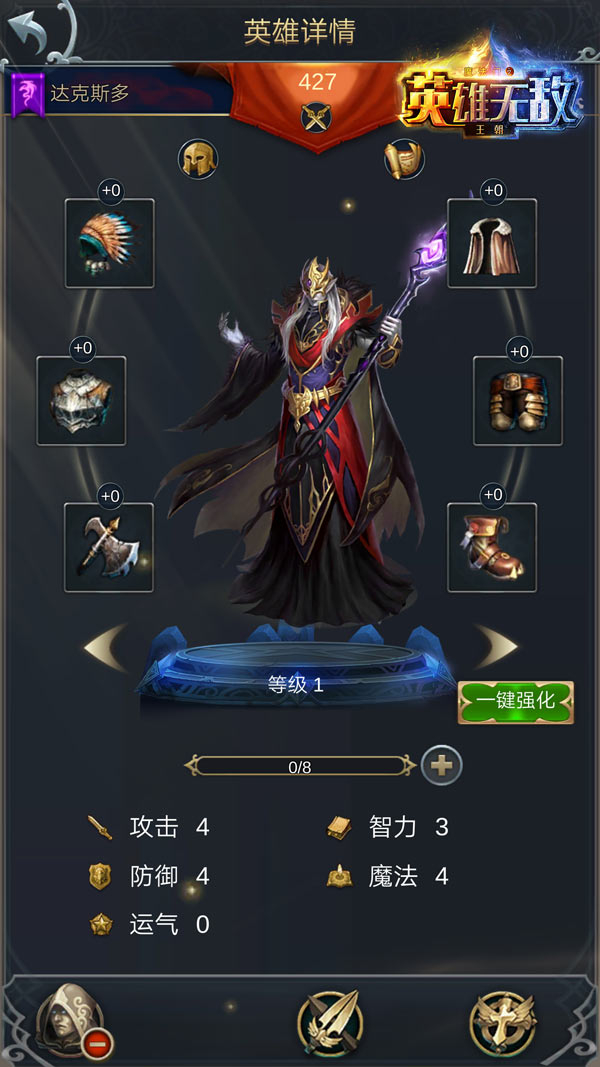The width and height of the screenshot is (600, 1067).
Task: Click the golden helmet icon above the hero
Action: coord(198,159)
